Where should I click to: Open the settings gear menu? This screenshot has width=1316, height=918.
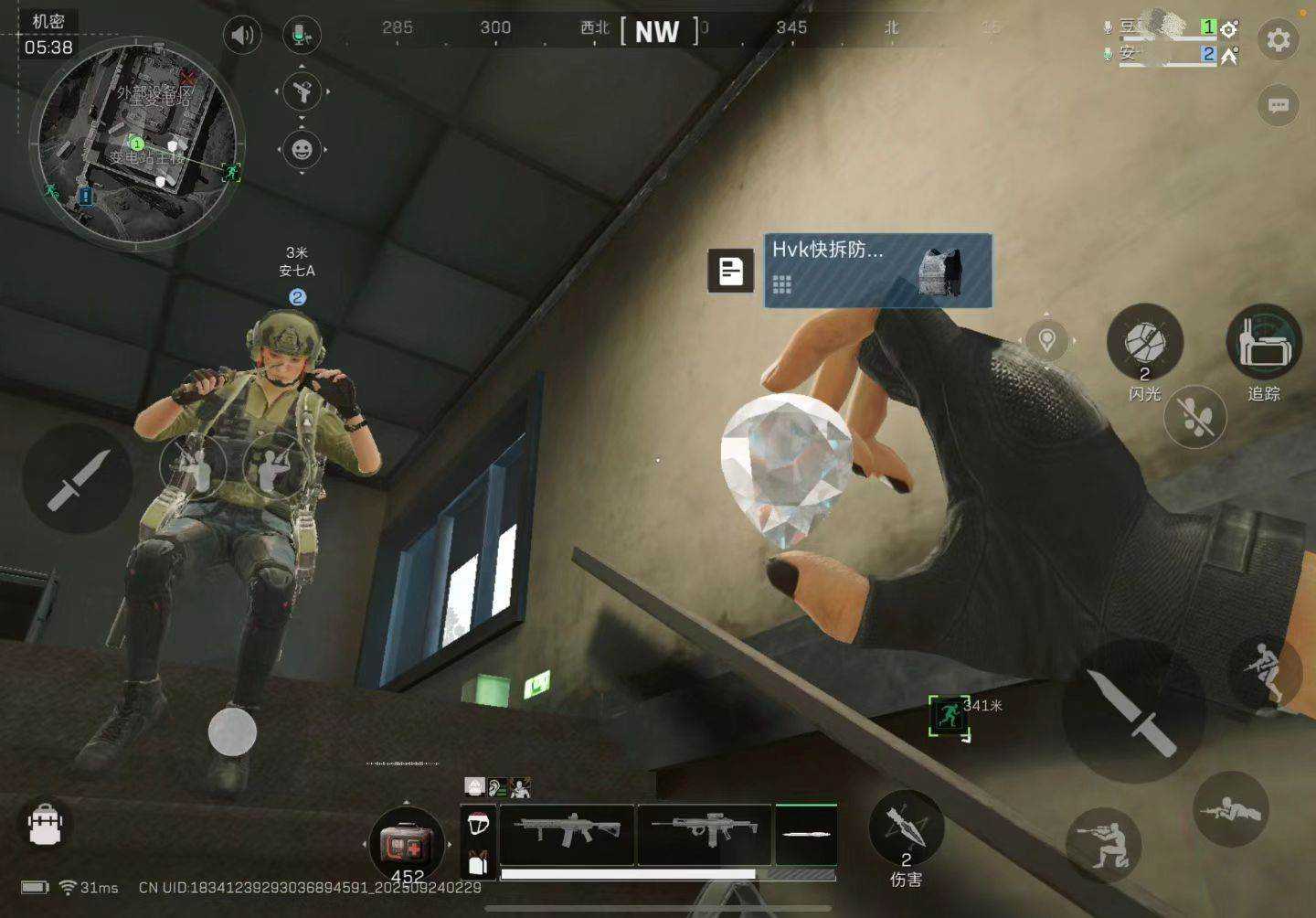1278,39
